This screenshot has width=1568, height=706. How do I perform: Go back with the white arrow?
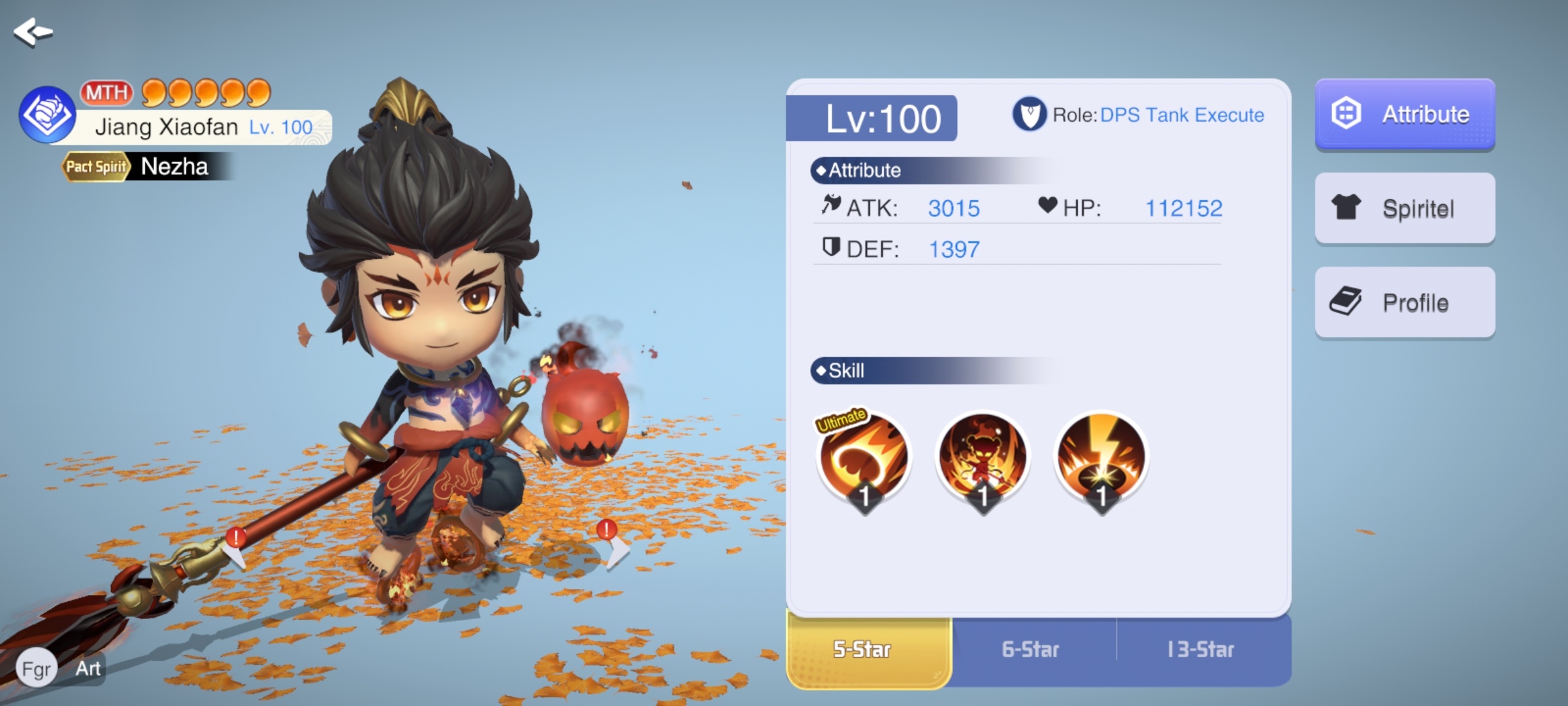(33, 31)
